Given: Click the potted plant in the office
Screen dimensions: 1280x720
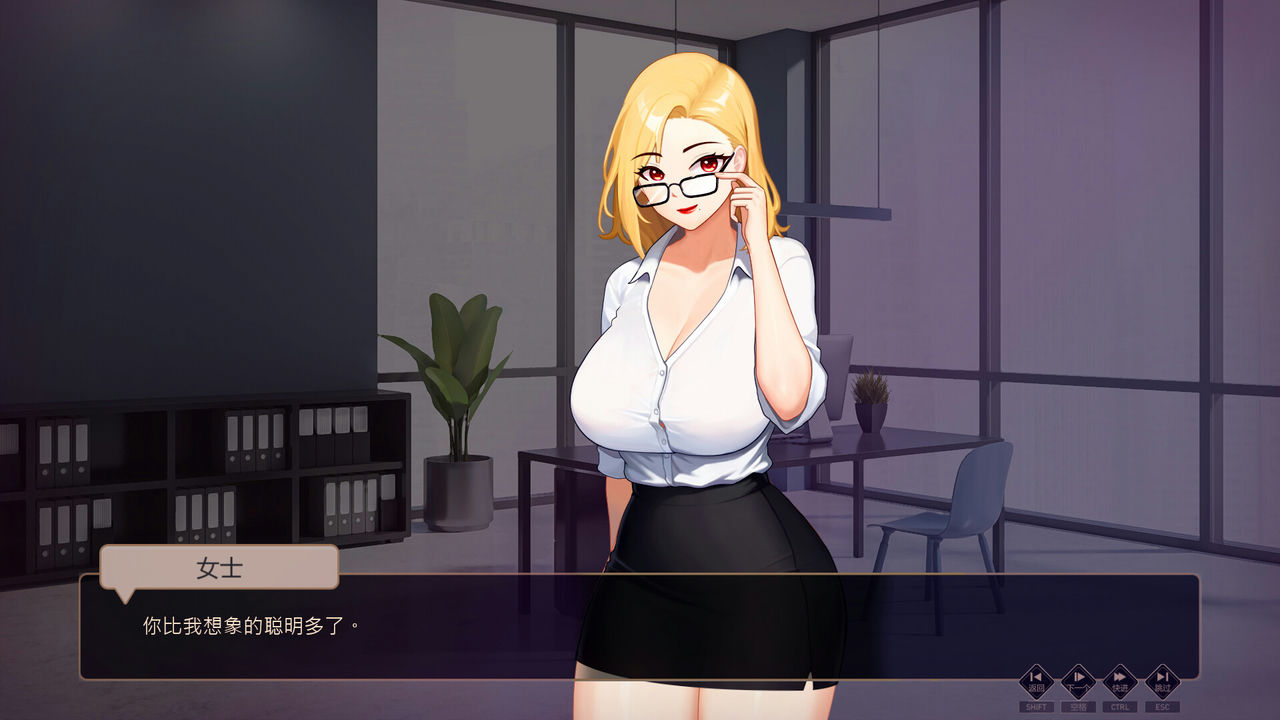Looking at the screenshot, I should 456,390.
